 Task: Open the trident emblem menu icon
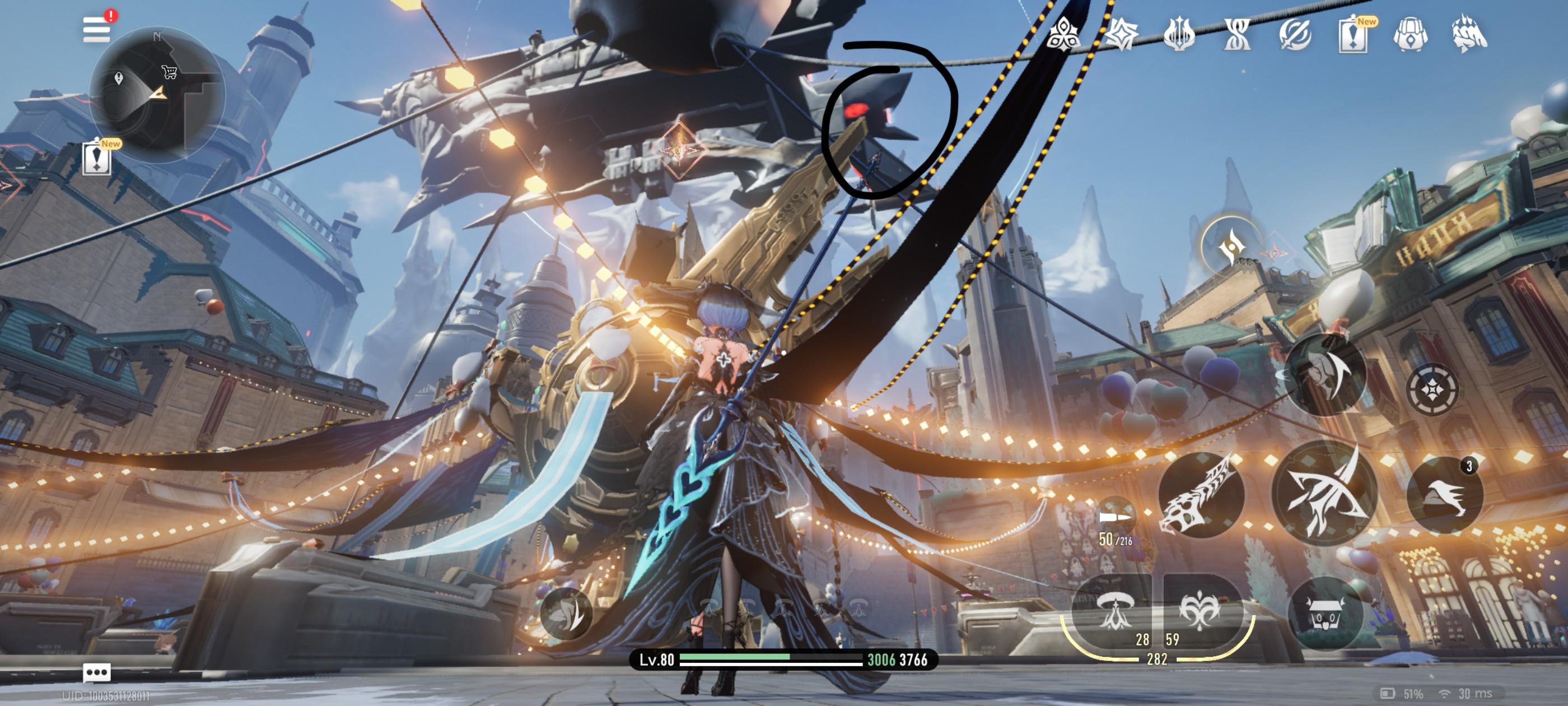point(1178,34)
